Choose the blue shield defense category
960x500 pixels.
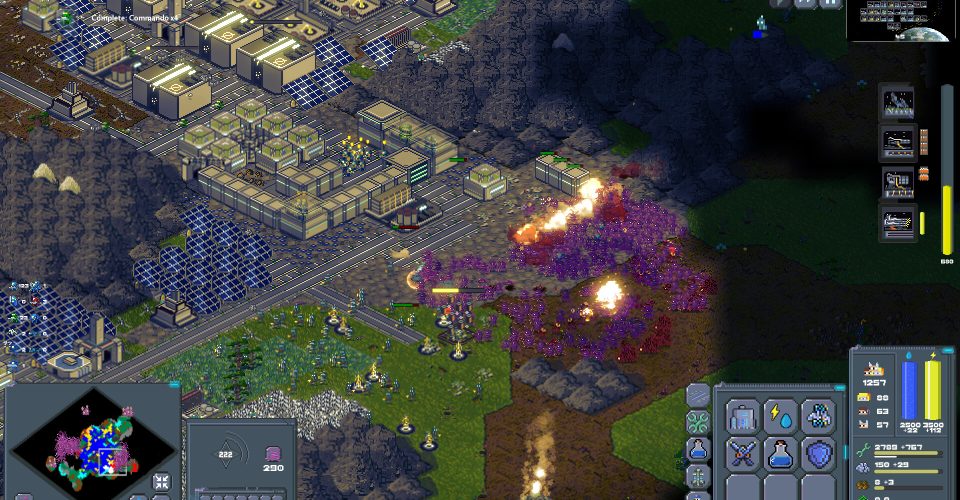(819, 453)
